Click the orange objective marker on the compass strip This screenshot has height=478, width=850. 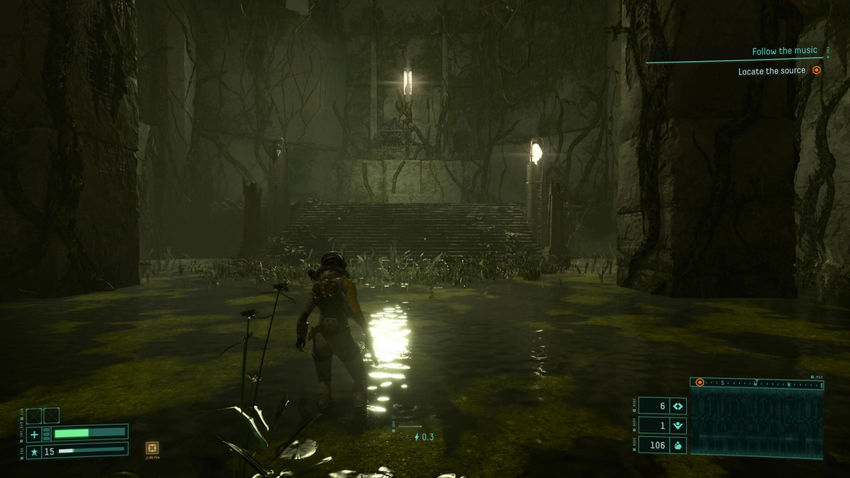tap(700, 382)
